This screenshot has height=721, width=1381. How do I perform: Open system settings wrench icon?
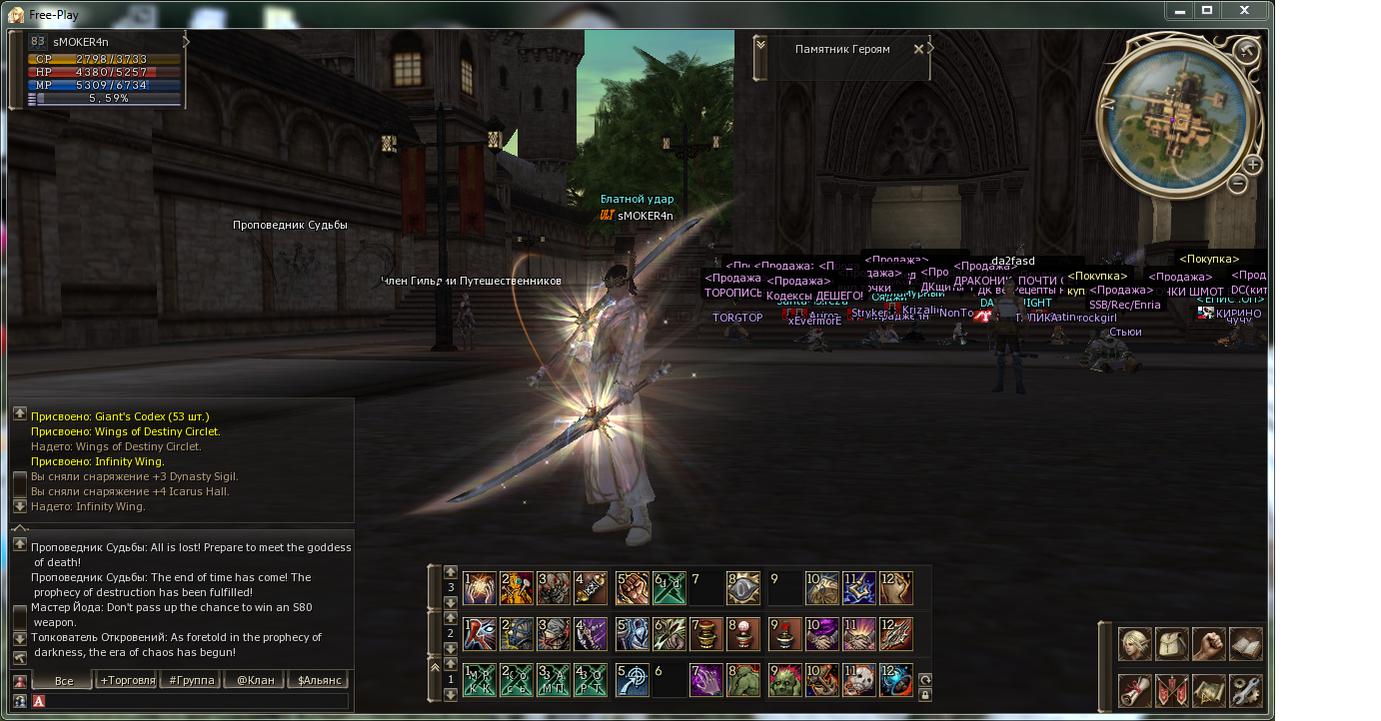[x=1245, y=691]
